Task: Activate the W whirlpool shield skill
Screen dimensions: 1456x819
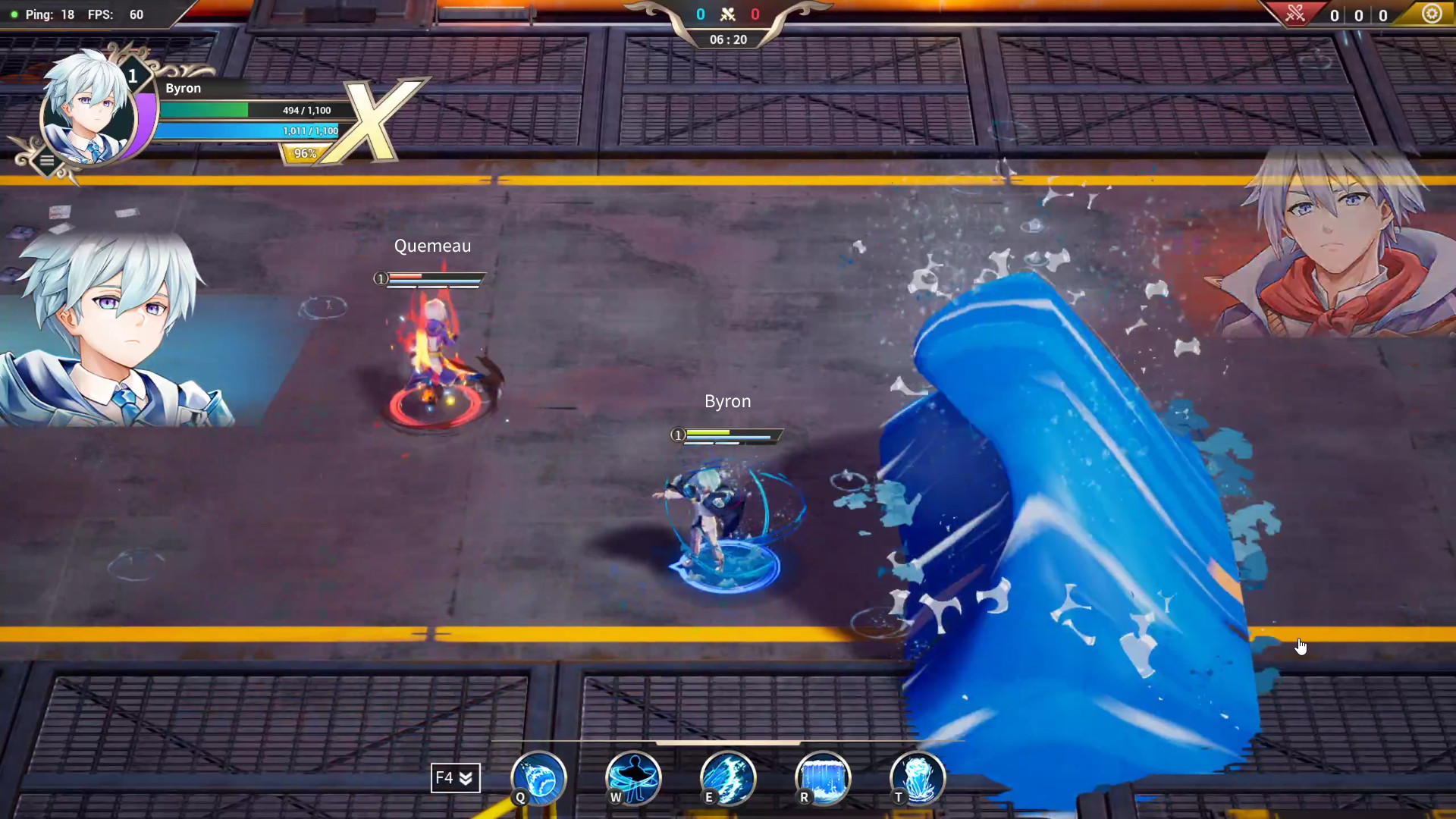Action: (633, 777)
